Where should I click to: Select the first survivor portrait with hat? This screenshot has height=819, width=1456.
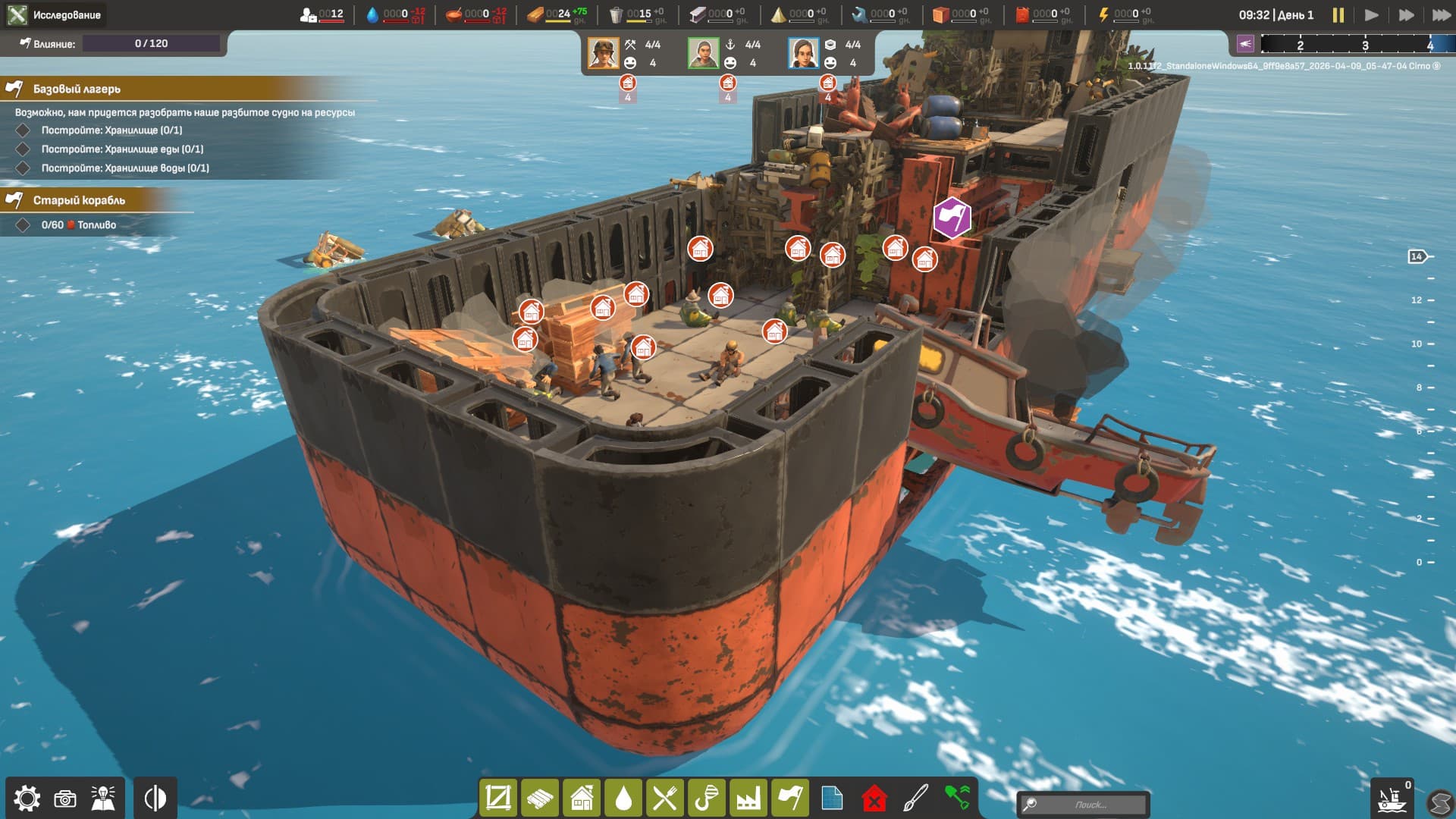(x=604, y=53)
